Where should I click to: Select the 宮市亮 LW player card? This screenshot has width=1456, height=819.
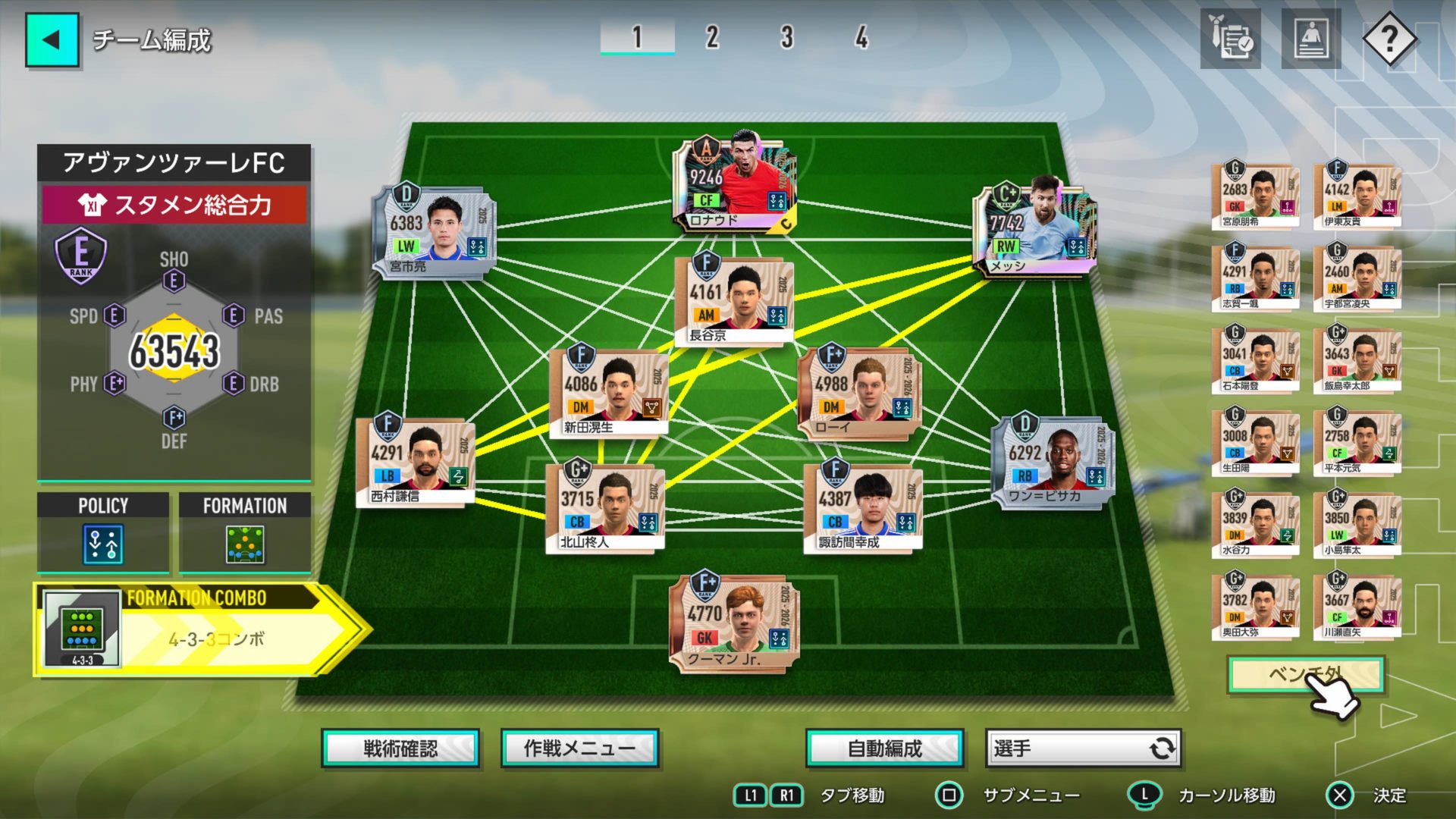tap(434, 233)
